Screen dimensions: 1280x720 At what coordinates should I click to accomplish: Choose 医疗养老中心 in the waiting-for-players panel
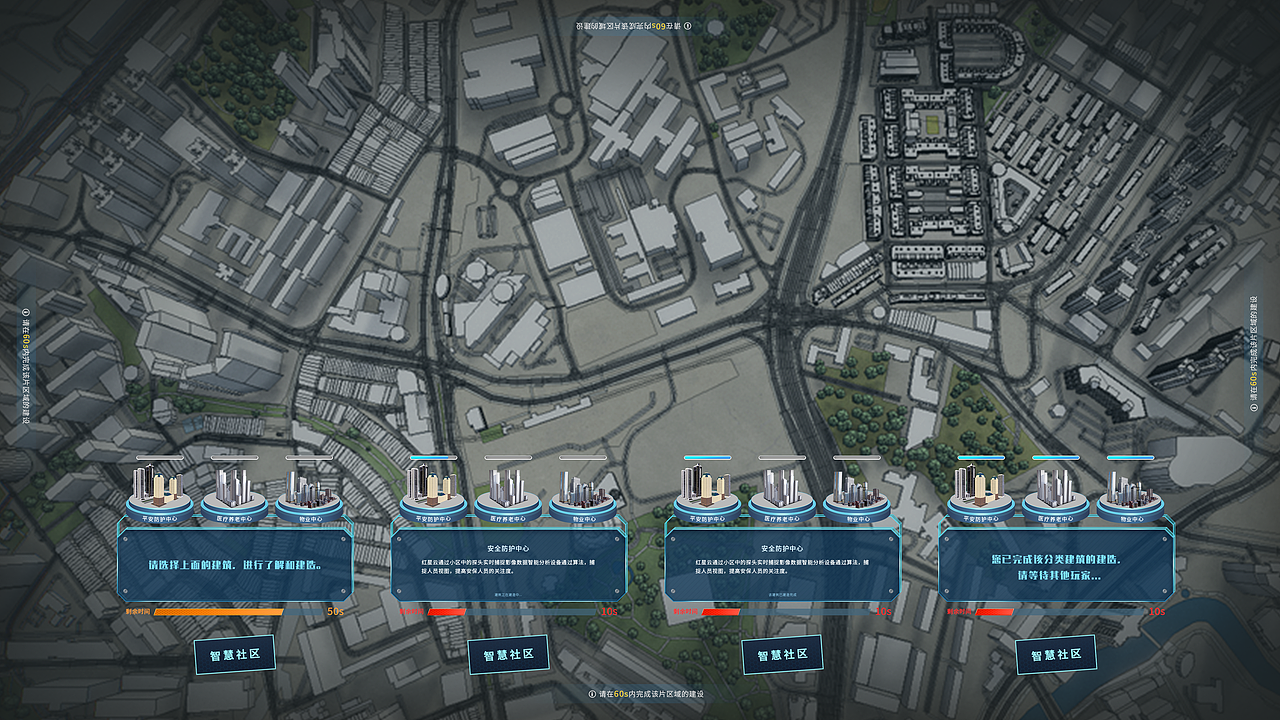click(x=1056, y=492)
